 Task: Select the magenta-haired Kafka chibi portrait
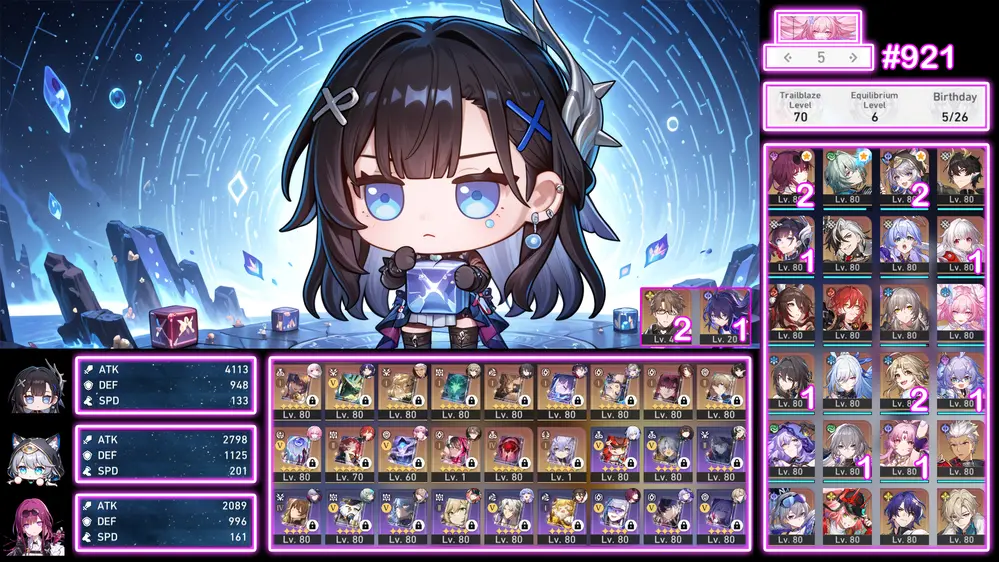[x=37, y=522]
